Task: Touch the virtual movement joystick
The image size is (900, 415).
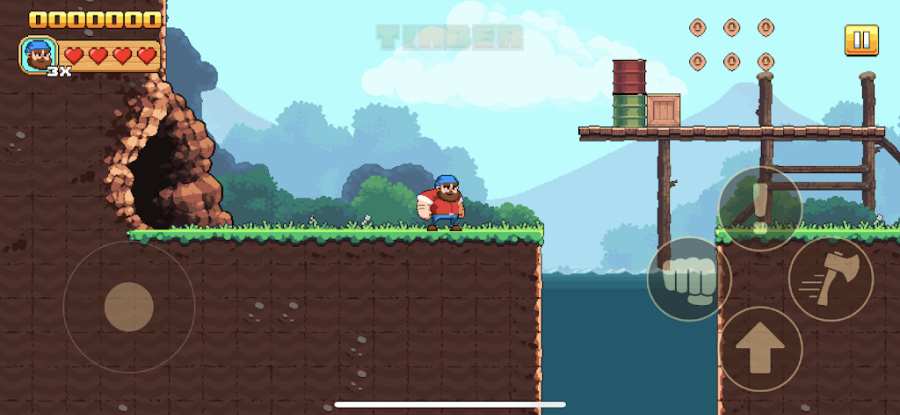Action: 129,306
